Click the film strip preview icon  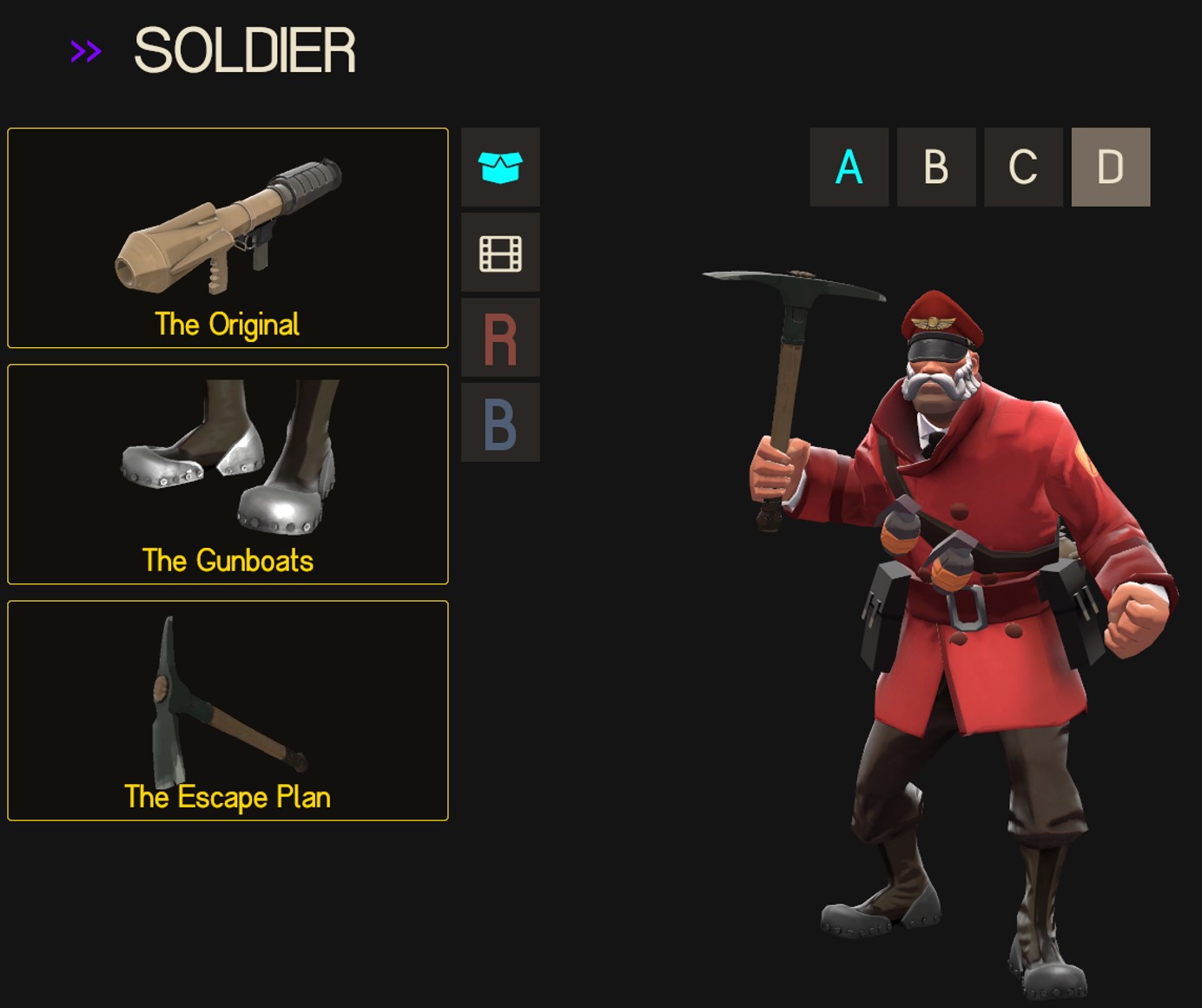tap(500, 252)
